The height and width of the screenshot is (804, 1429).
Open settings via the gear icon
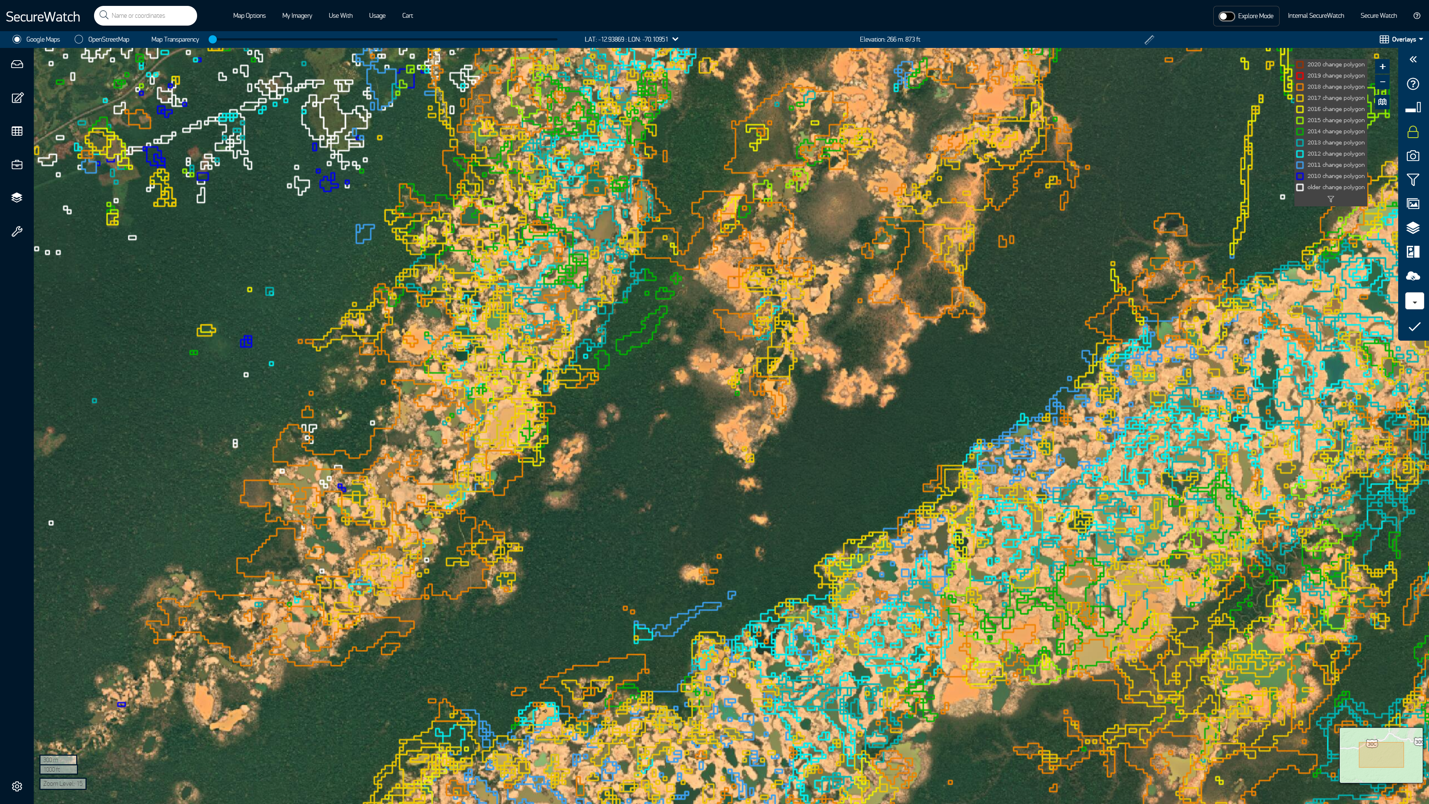pyautogui.click(x=17, y=786)
